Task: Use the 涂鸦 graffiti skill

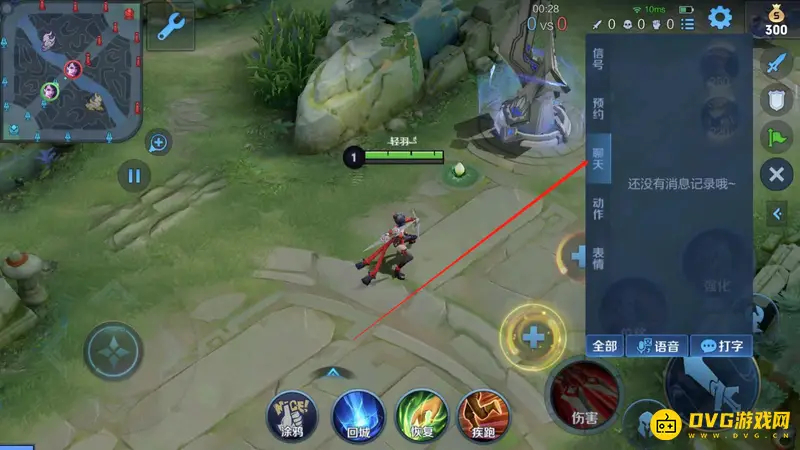Action: coord(291,413)
